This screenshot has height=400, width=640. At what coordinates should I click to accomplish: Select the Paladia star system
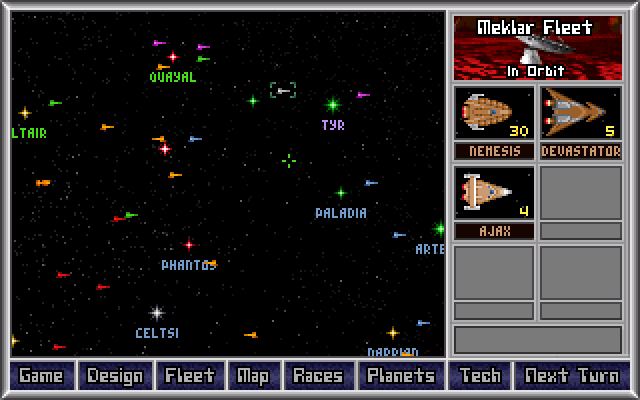pos(340,192)
